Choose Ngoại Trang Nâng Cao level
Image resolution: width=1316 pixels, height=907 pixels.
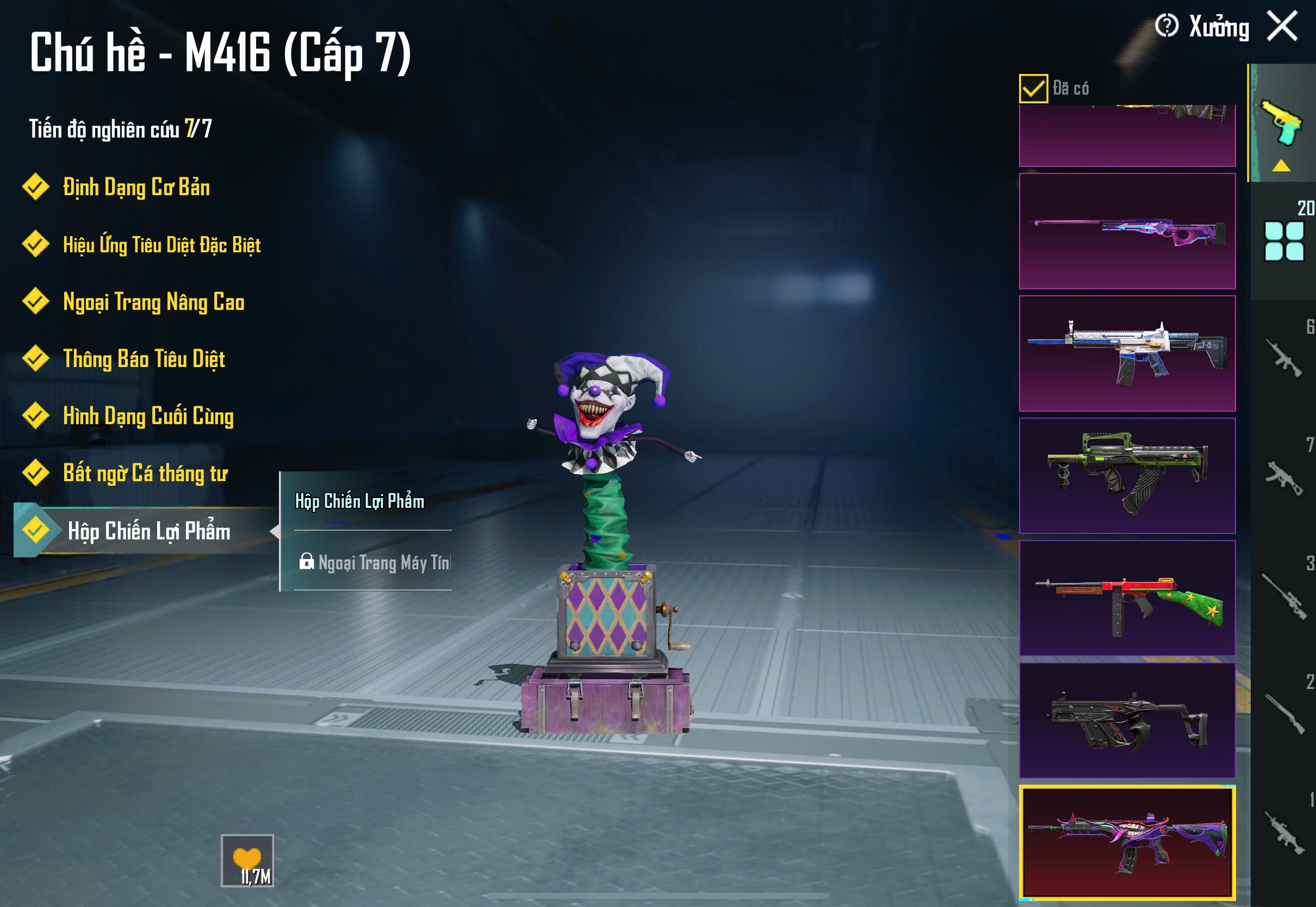153,302
